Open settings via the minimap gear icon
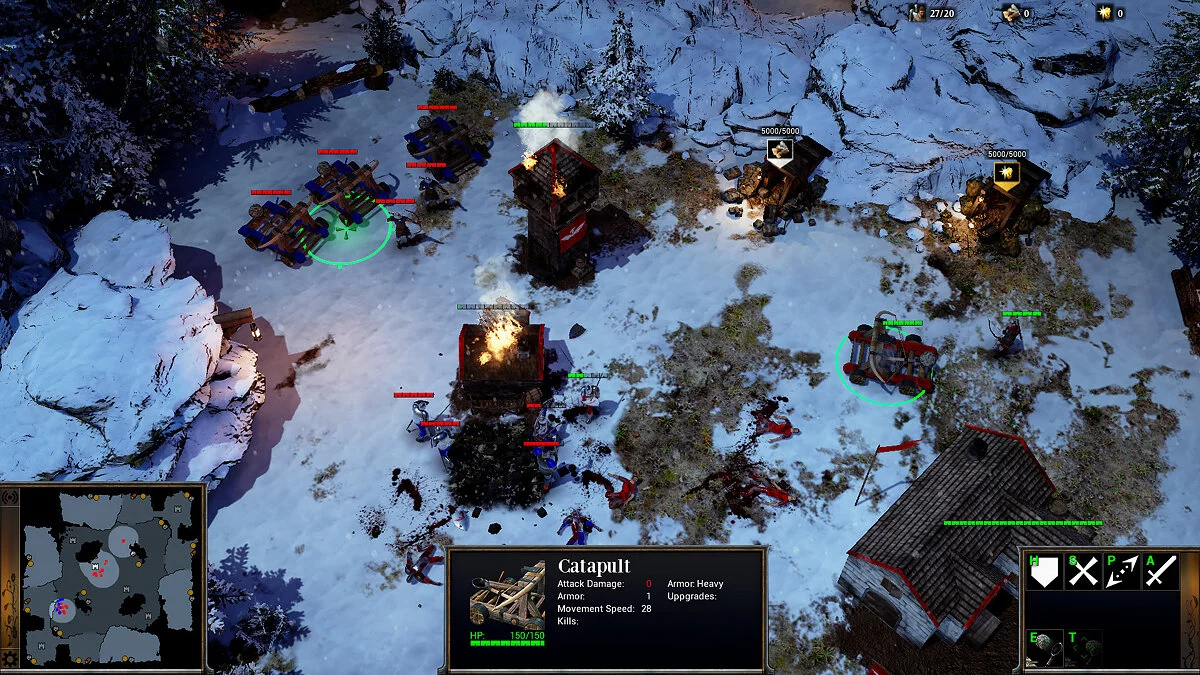The image size is (1200, 675). 10,658
